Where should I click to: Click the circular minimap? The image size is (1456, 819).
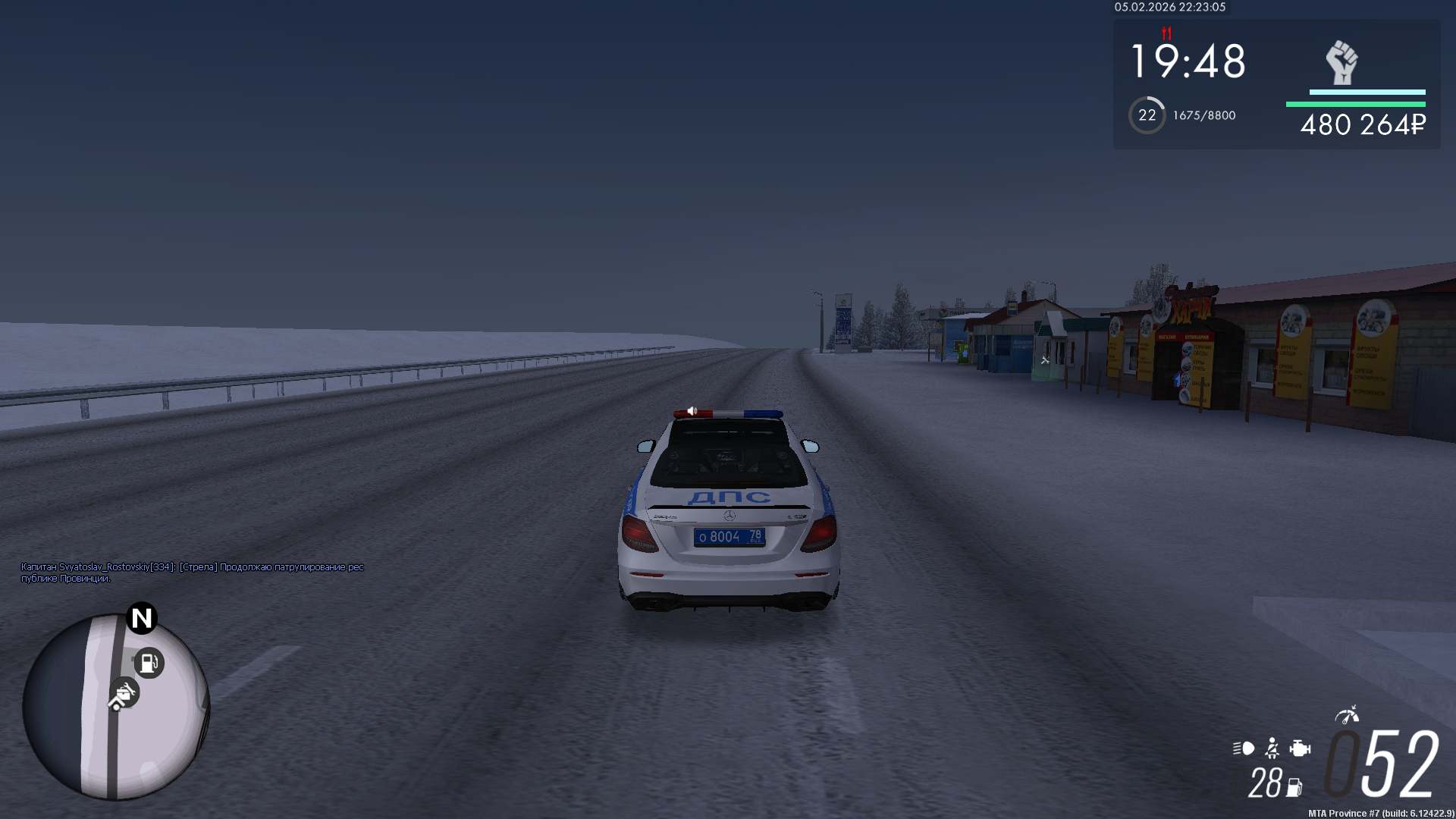point(115,707)
